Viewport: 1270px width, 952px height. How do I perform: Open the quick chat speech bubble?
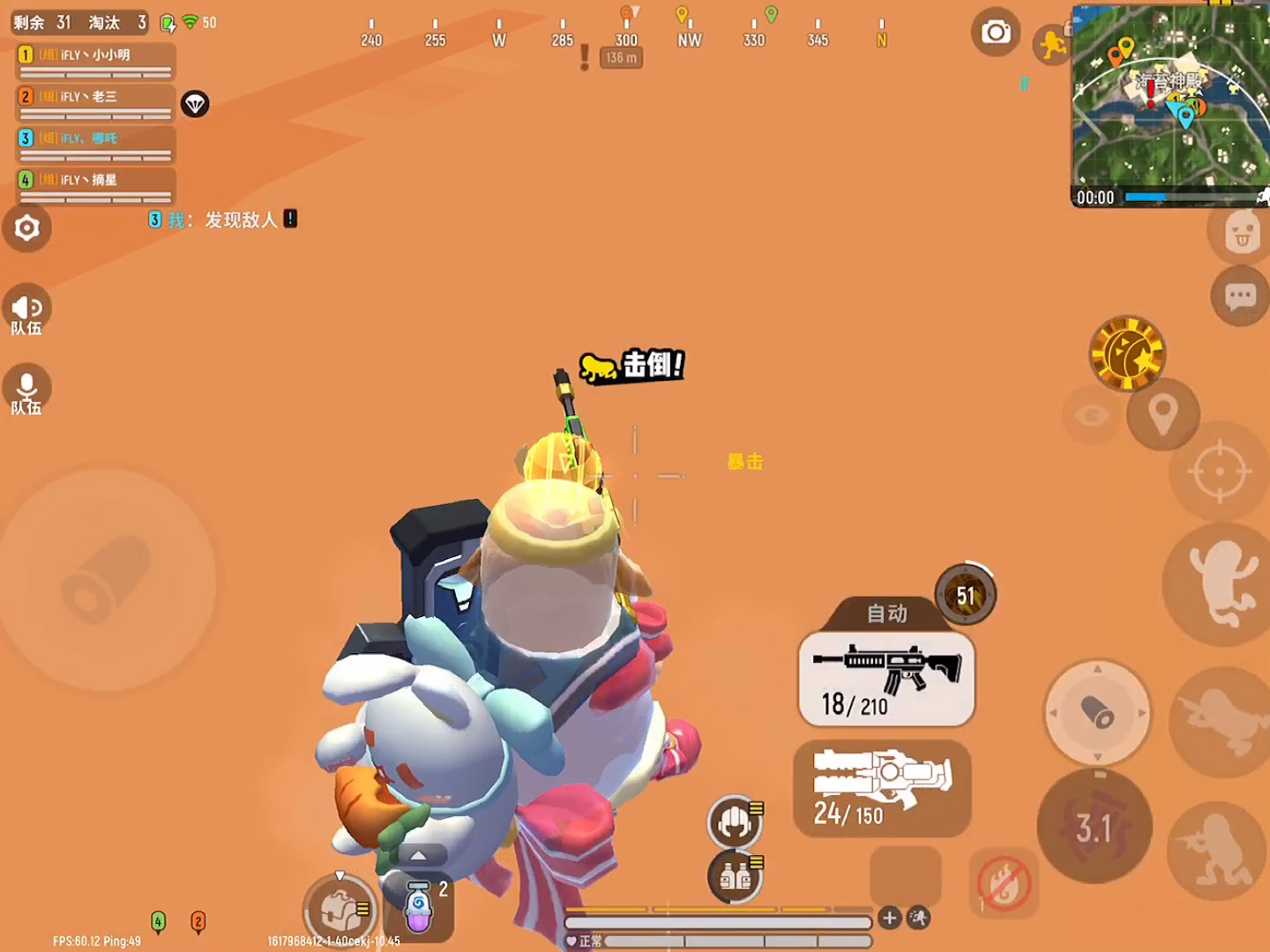pyautogui.click(x=1240, y=297)
